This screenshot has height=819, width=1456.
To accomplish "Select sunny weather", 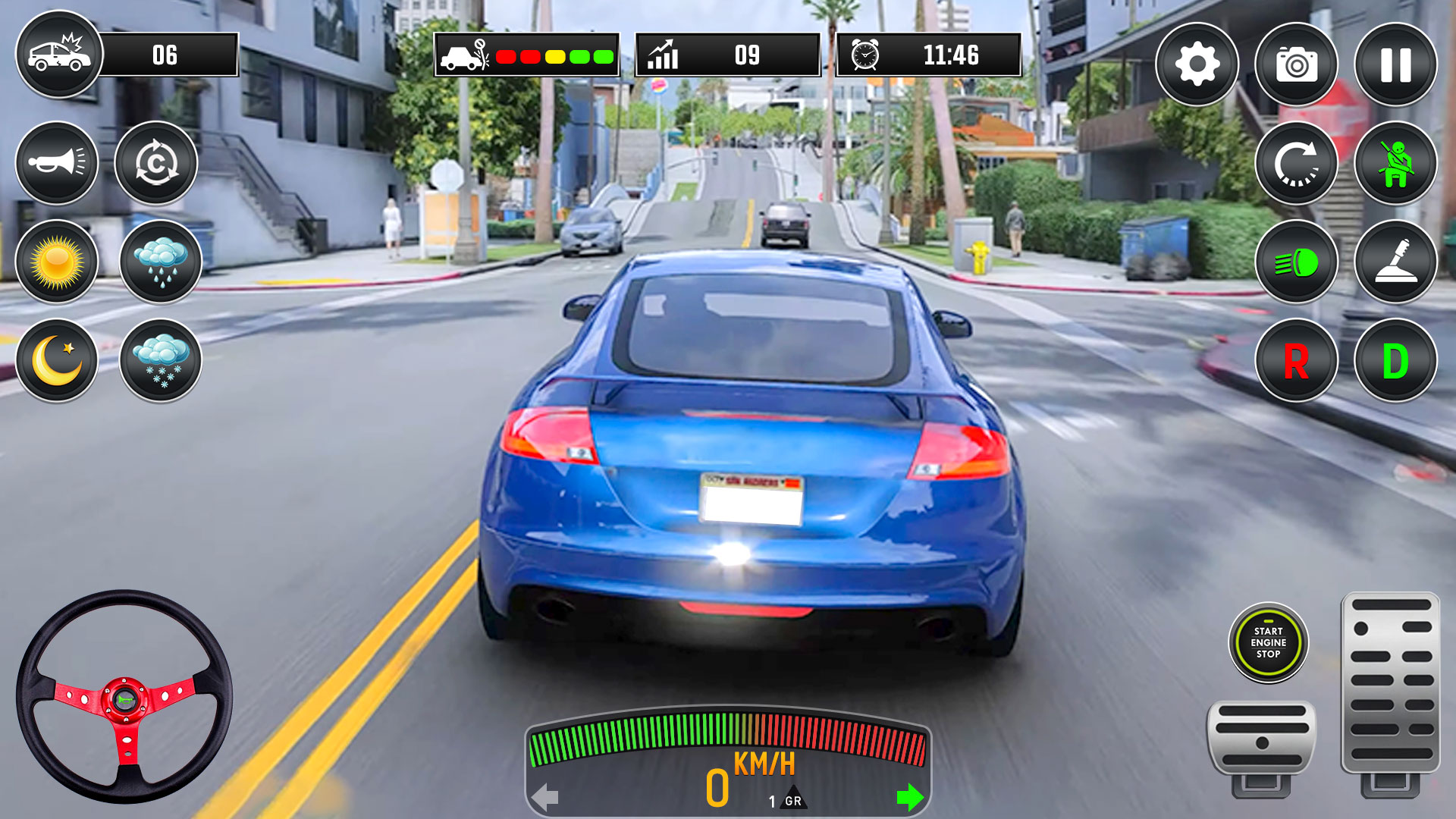I will coord(57,262).
